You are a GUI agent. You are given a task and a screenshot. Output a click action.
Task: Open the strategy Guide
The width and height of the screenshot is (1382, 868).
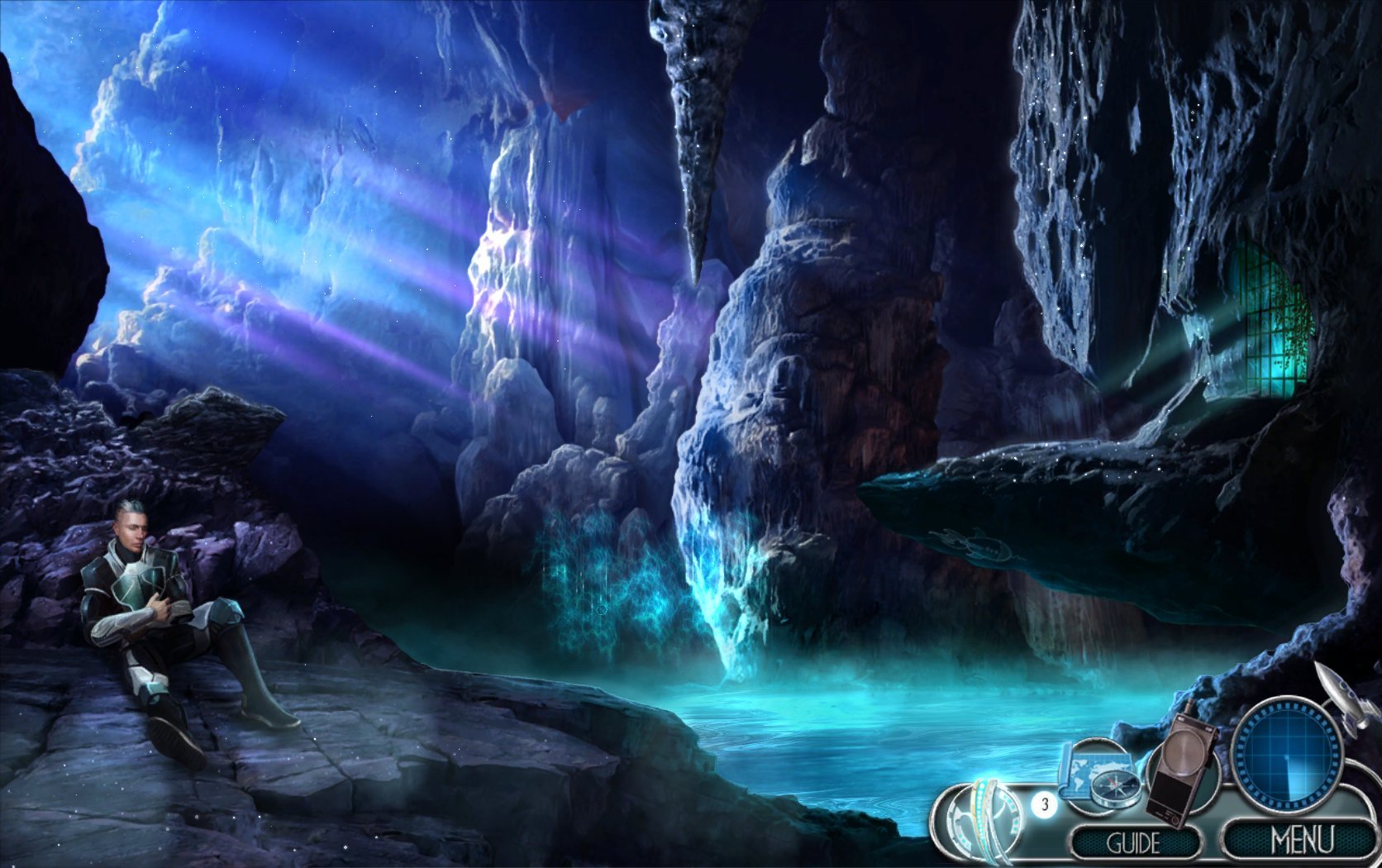tap(1133, 842)
